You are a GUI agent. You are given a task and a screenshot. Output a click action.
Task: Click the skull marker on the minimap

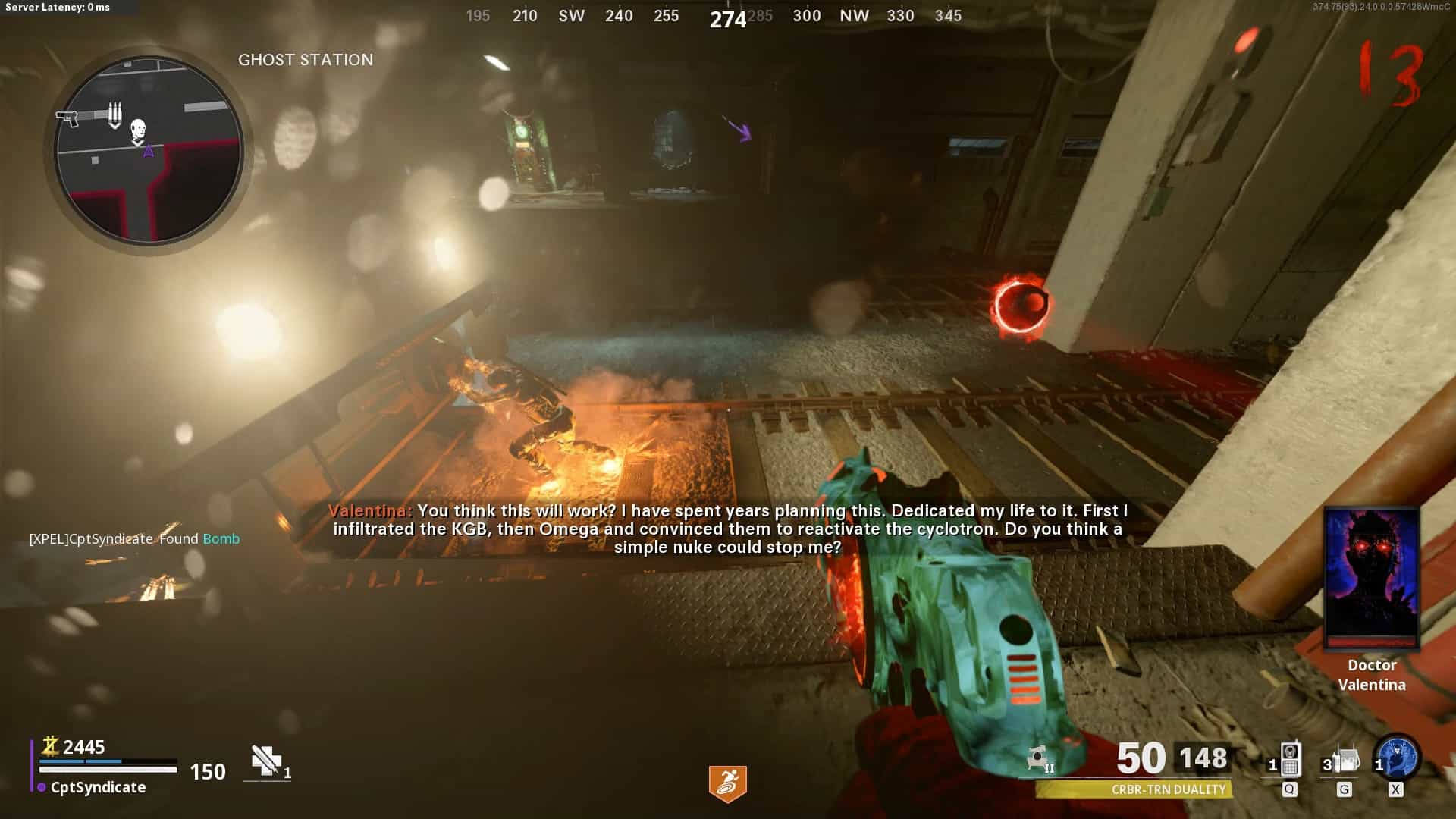pyautogui.click(x=137, y=129)
